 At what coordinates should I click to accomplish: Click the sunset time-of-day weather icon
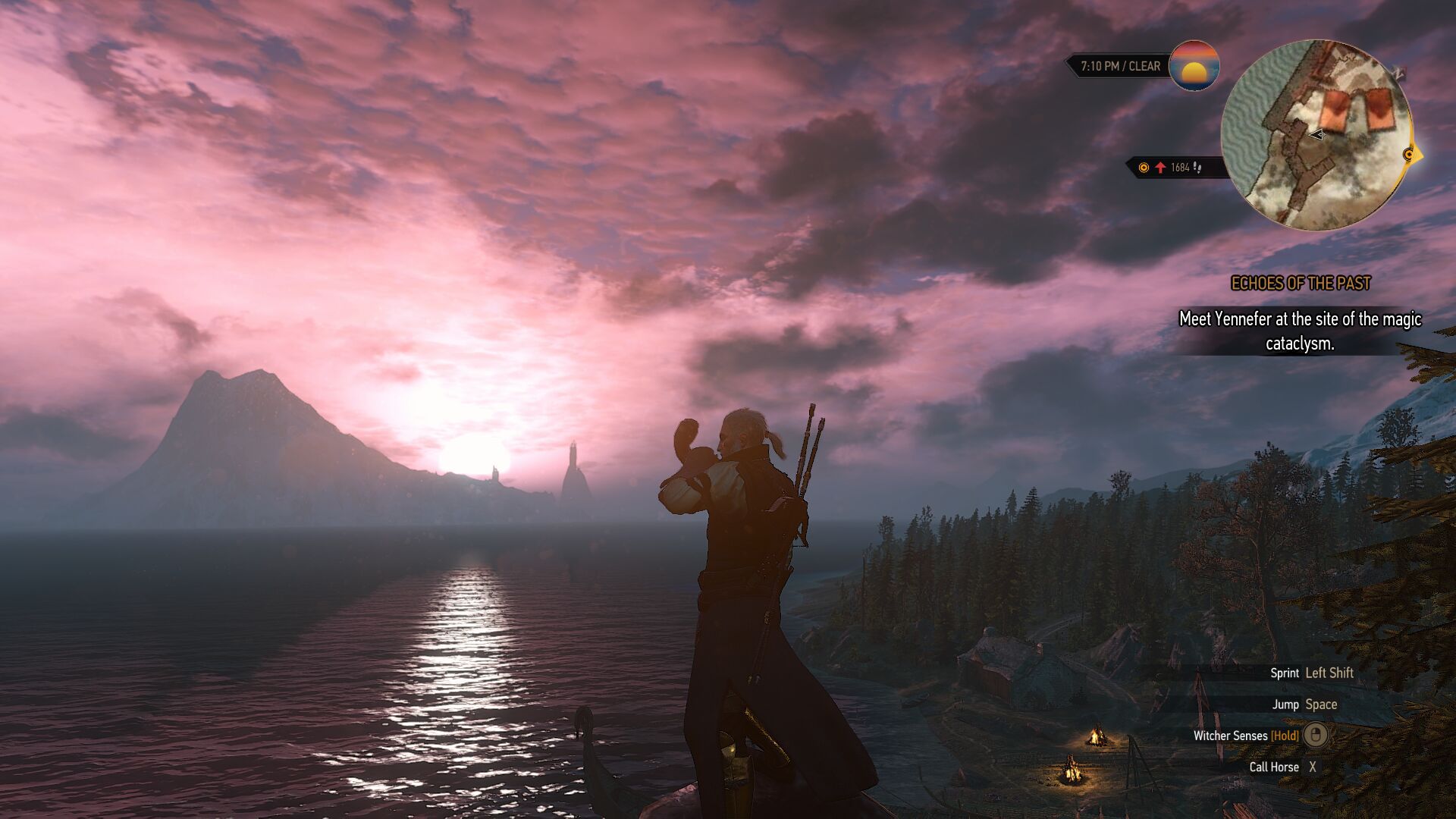tap(1194, 66)
